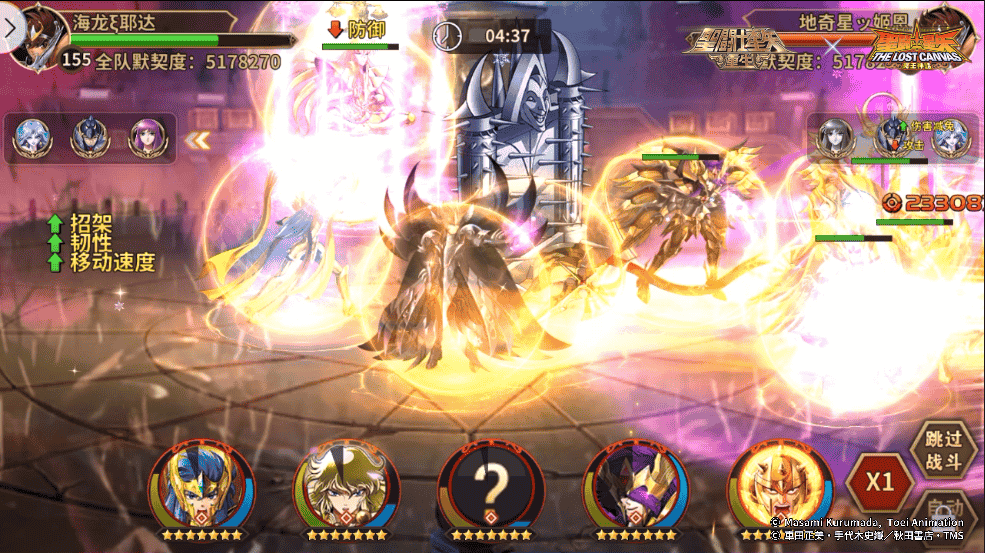Activate the blonde-haired hero skill portrait

click(x=344, y=488)
